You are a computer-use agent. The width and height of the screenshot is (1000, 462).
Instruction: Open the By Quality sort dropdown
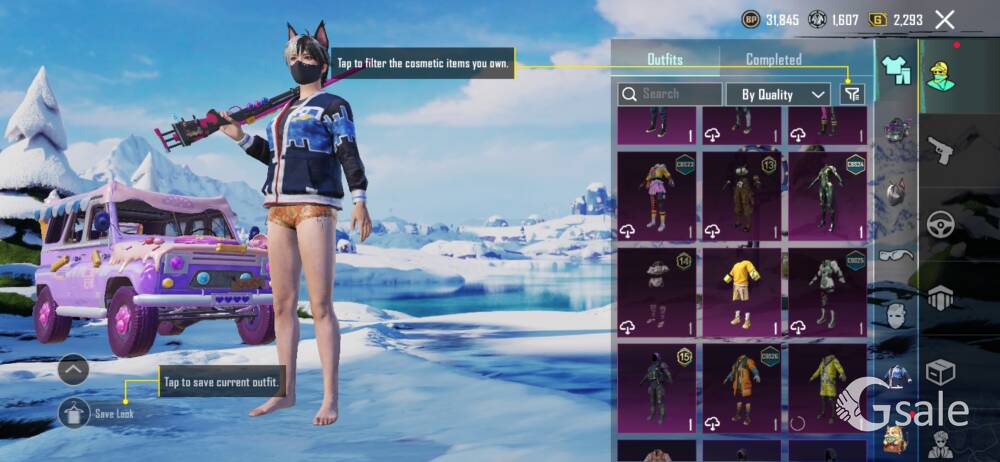784,94
